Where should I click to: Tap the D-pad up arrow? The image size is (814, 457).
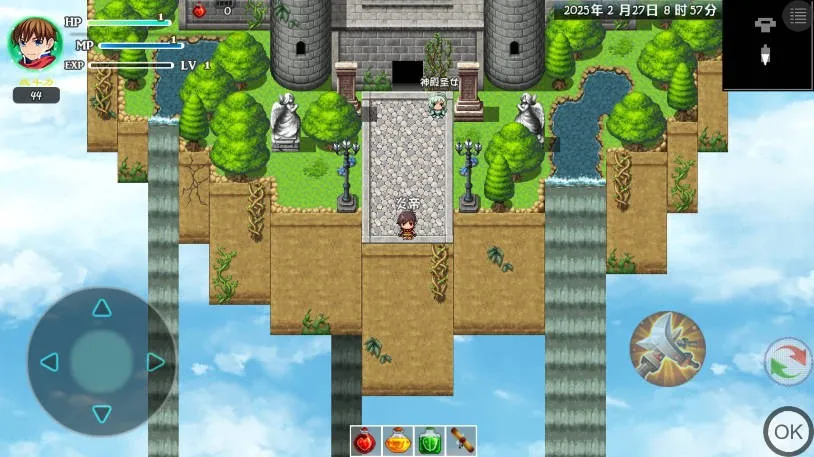point(102,307)
